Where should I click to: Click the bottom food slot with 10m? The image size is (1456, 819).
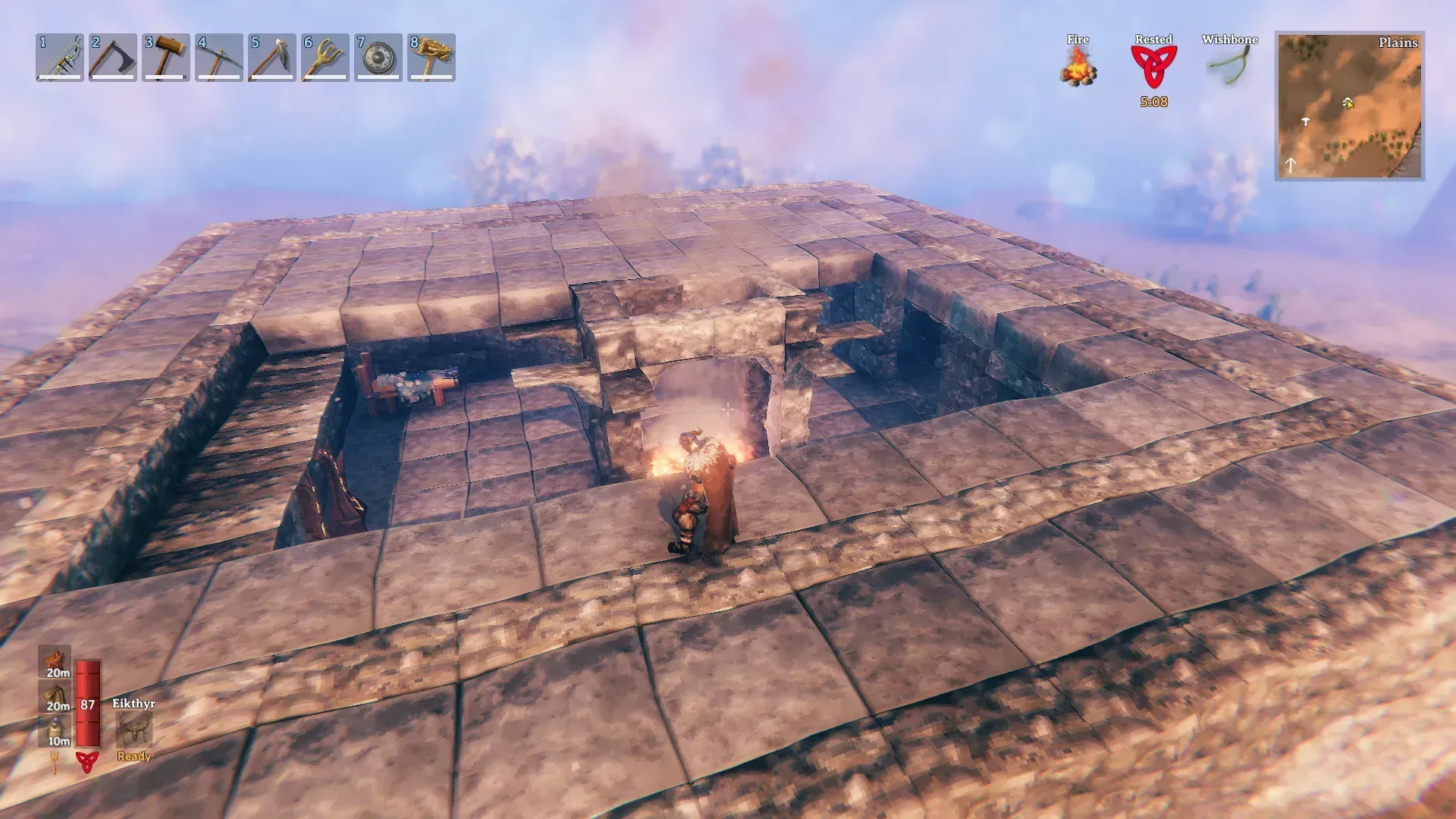[x=55, y=731]
